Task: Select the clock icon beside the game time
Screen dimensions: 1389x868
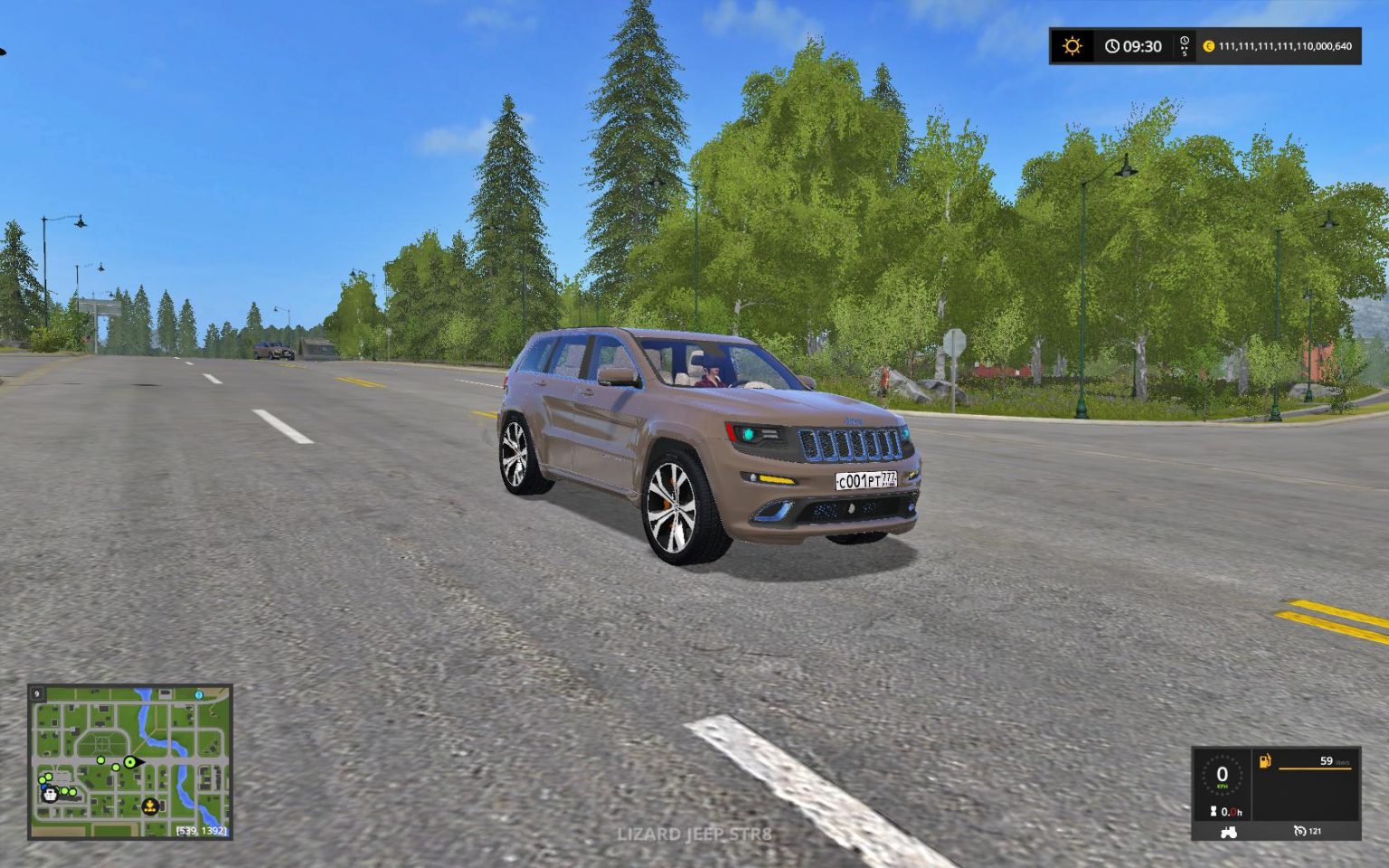Action: click(x=1111, y=46)
